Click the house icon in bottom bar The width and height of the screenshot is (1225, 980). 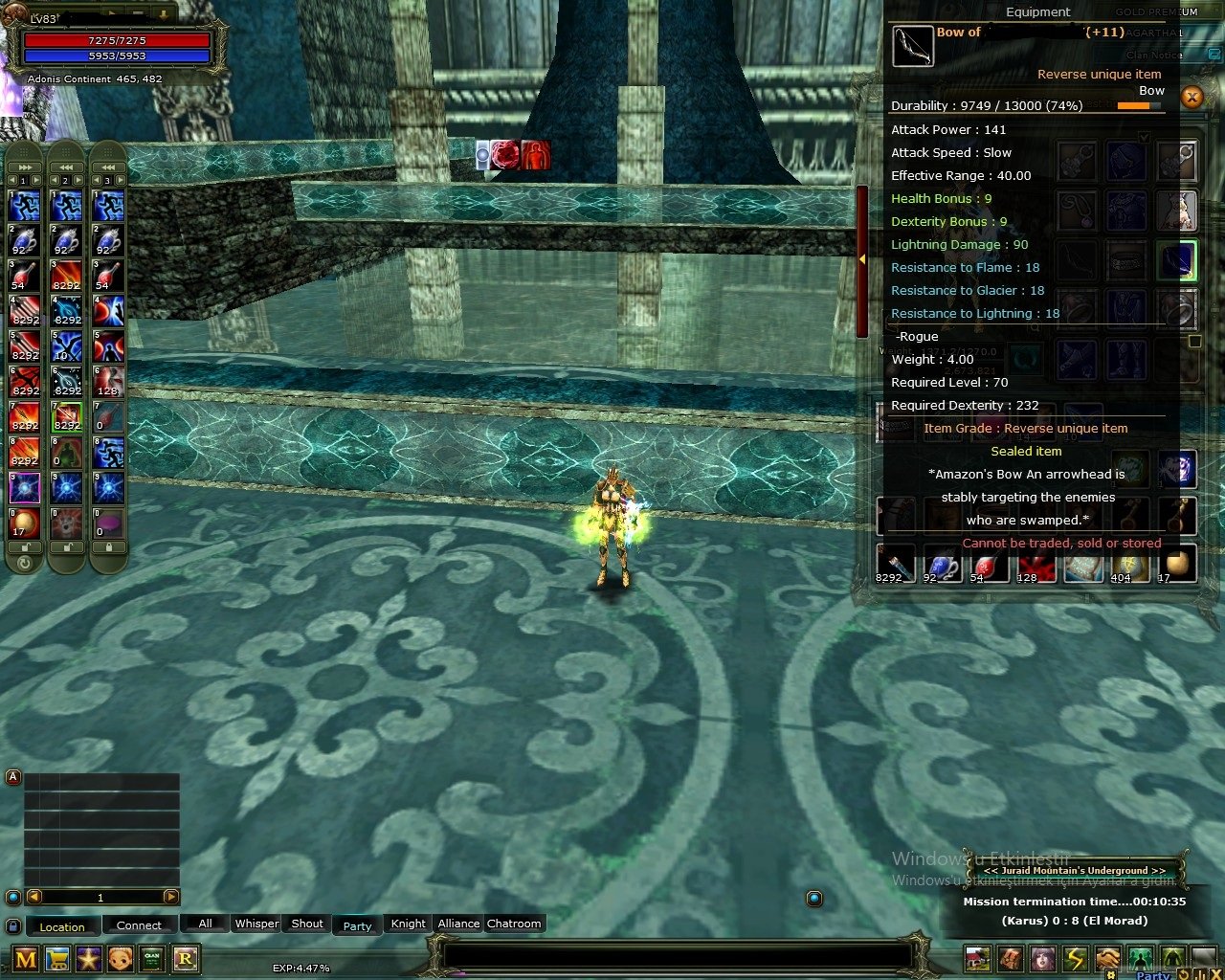(x=978, y=959)
